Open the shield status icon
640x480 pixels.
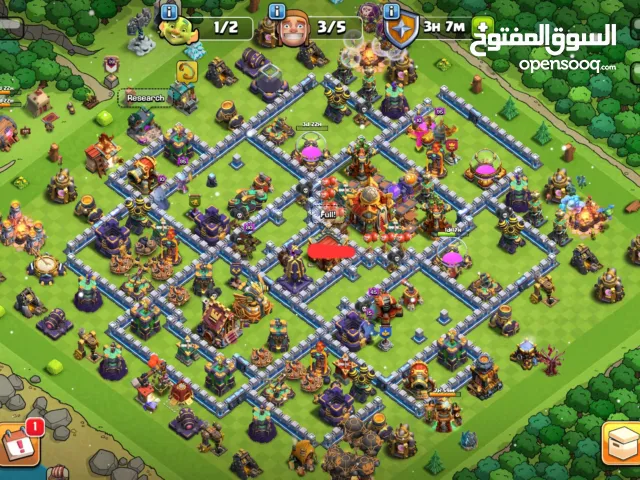click(x=401, y=30)
